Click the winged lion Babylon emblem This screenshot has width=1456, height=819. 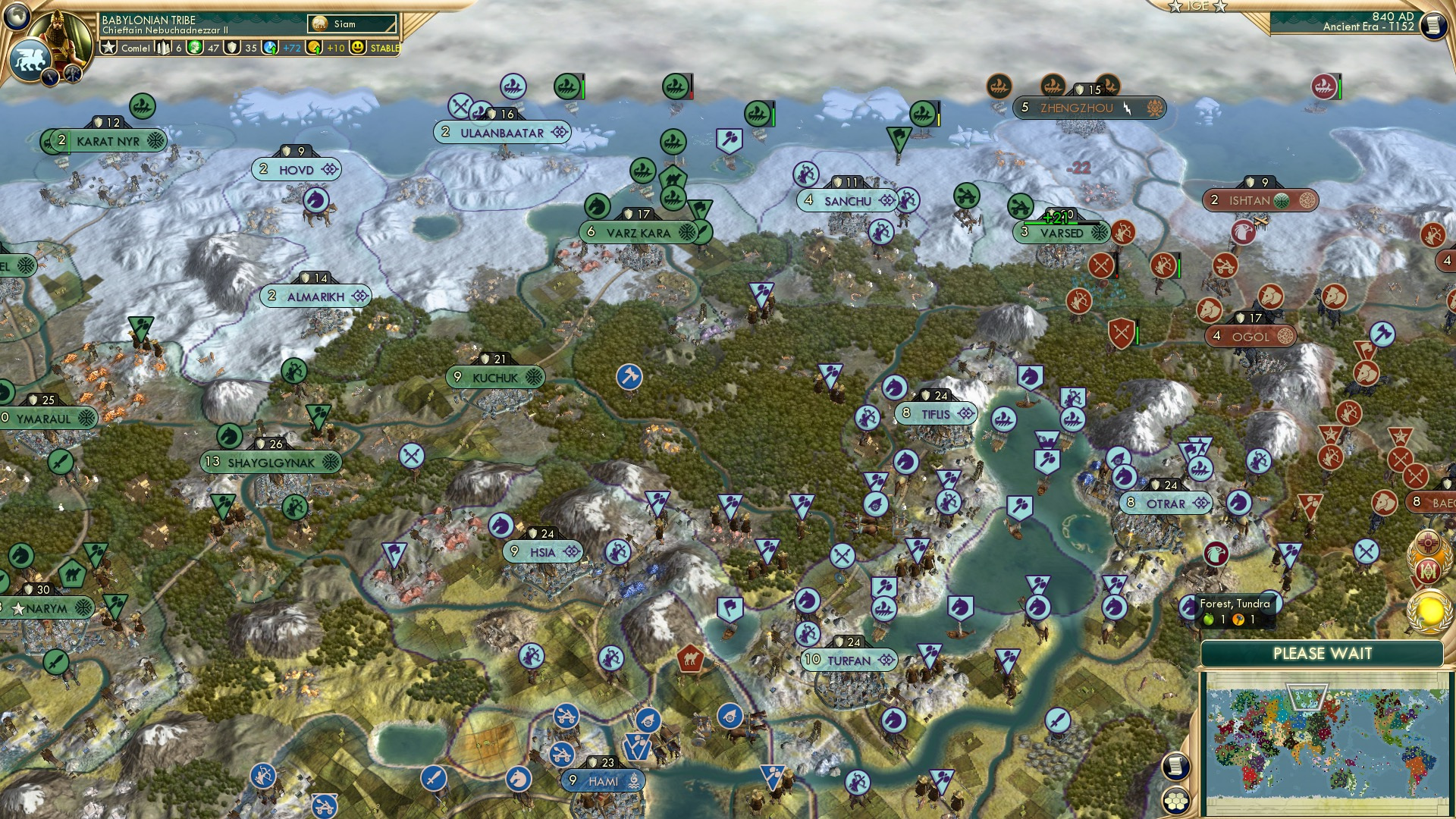coord(28,59)
